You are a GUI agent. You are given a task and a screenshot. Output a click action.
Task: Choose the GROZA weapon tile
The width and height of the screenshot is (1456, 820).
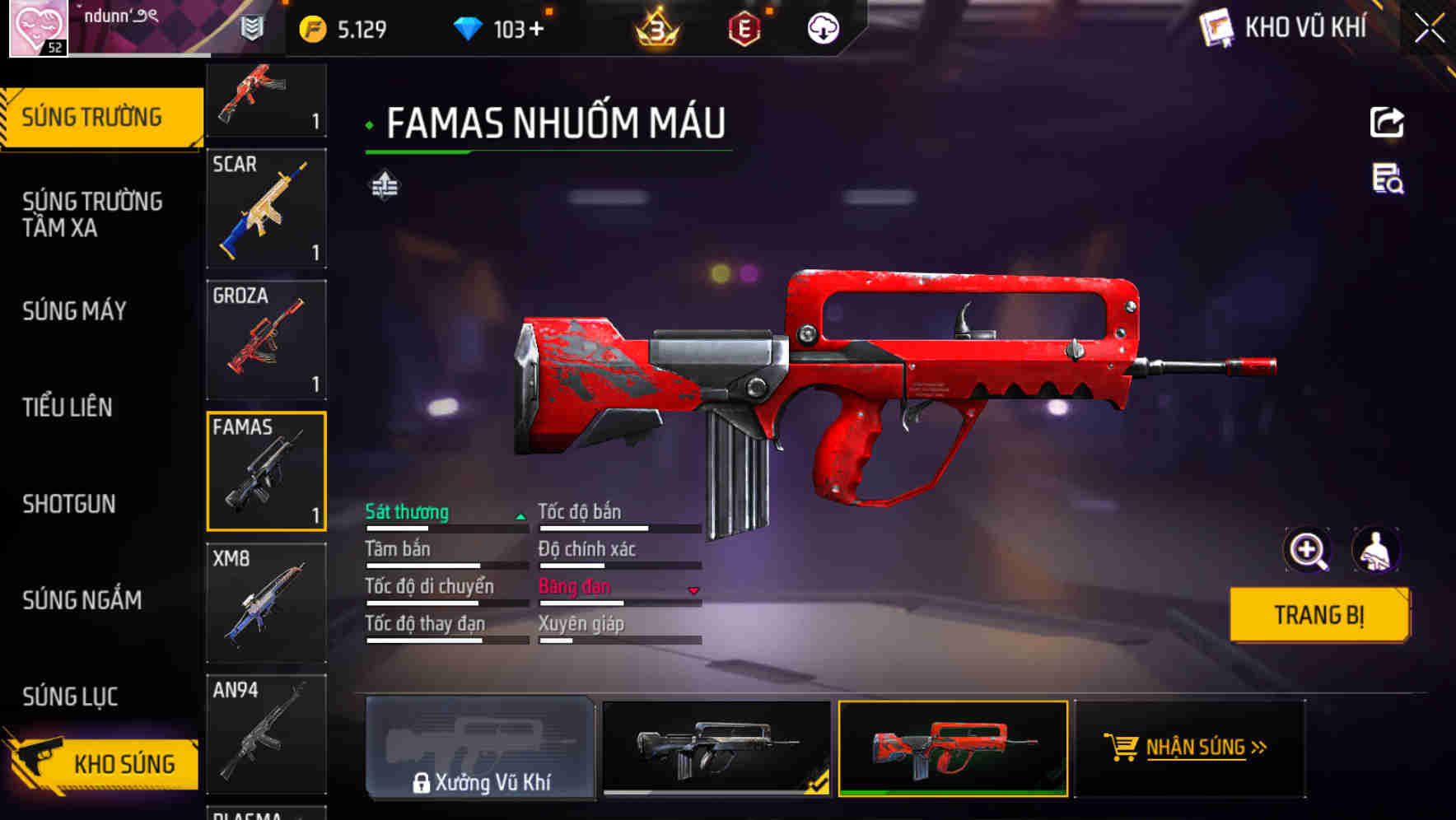(x=266, y=340)
